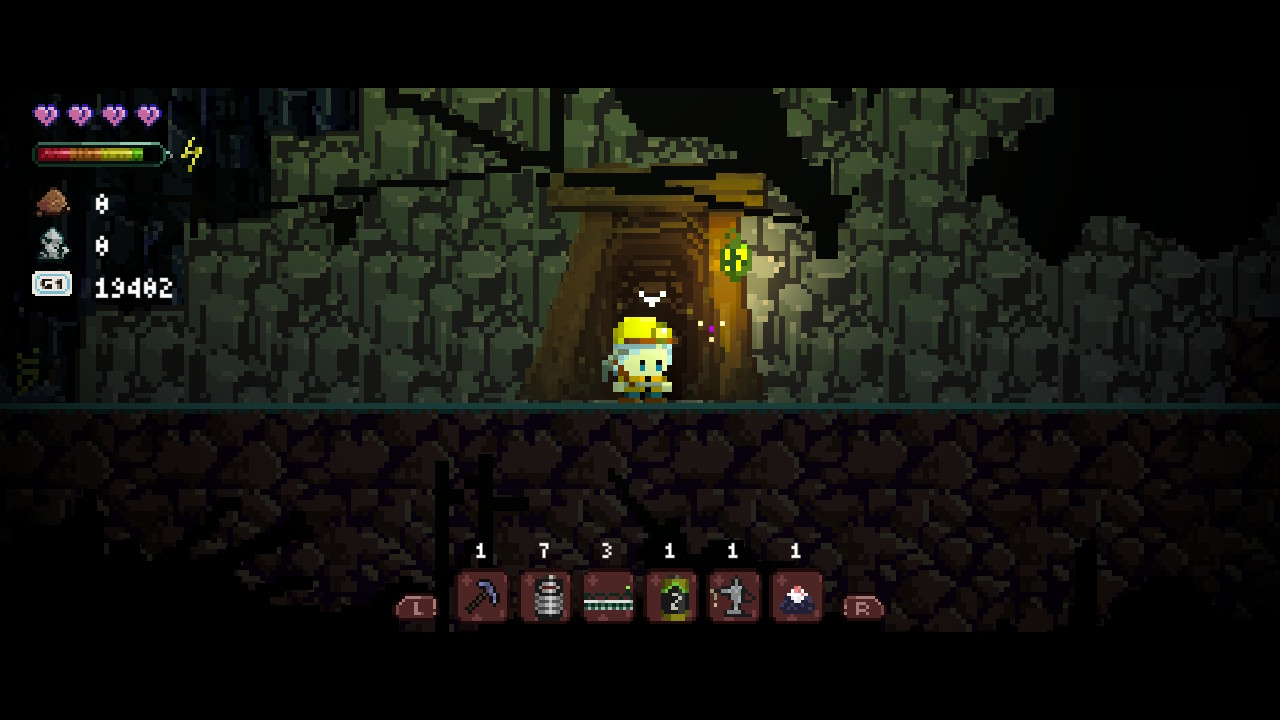
Task: Click the last pink heart in the health row
Action: tap(145, 114)
